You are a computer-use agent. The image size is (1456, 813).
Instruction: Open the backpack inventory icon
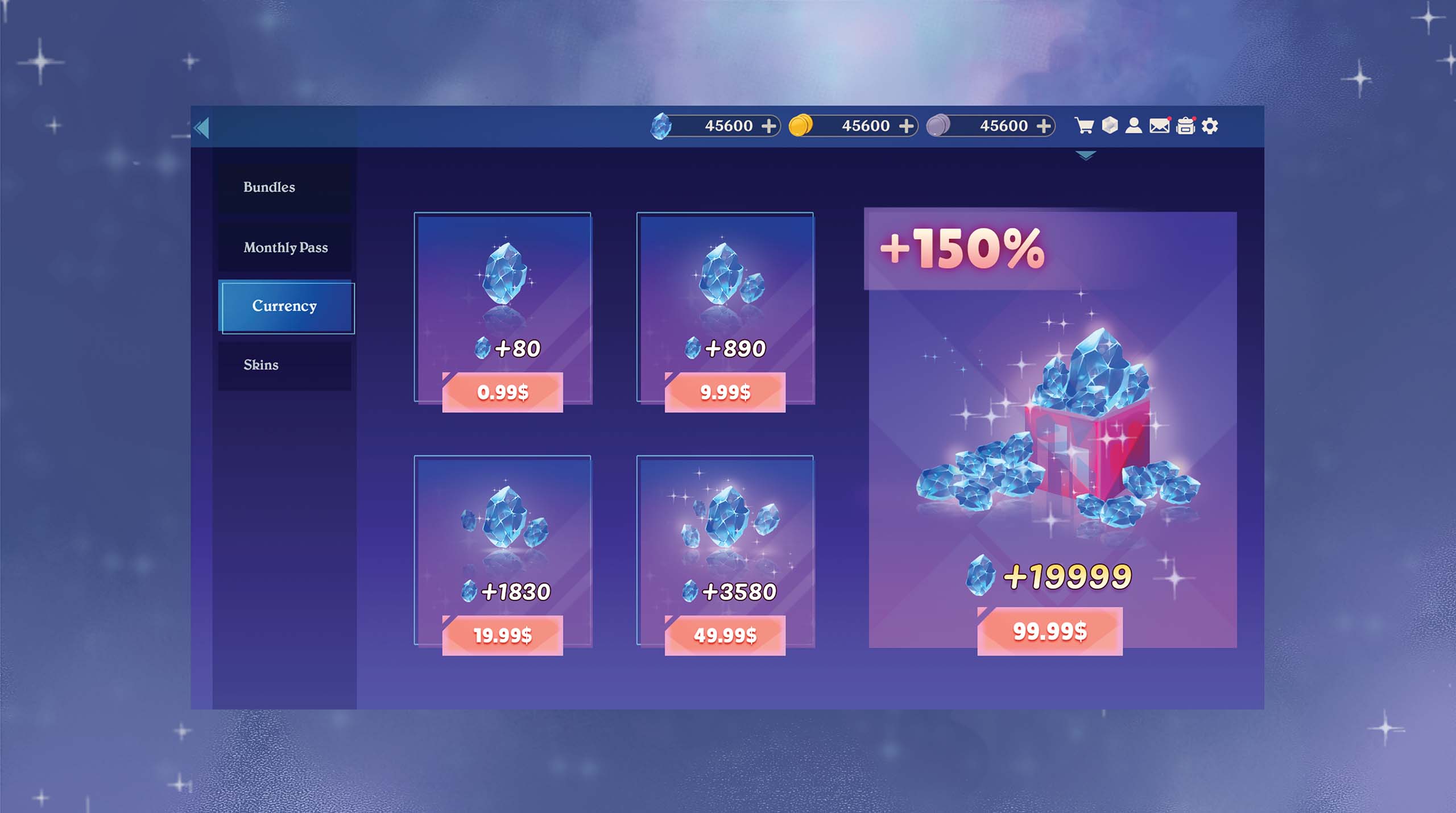1185,126
